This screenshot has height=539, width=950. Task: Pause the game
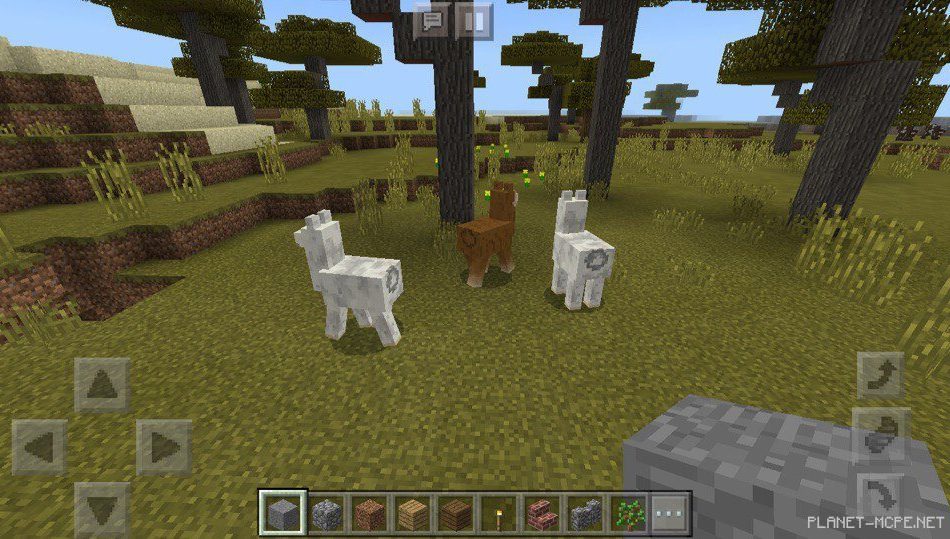(x=475, y=20)
